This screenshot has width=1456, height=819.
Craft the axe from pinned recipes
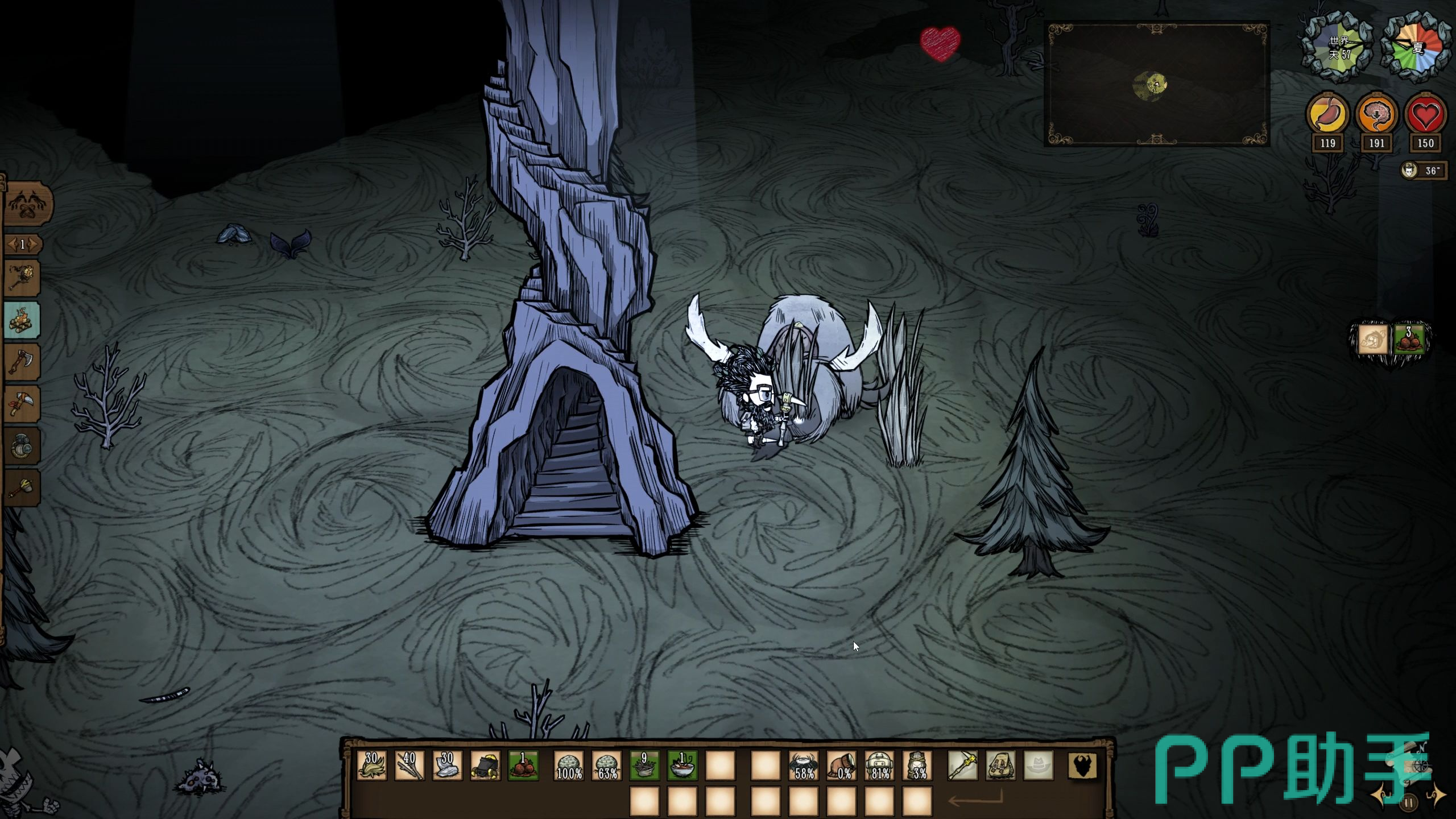(22, 362)
